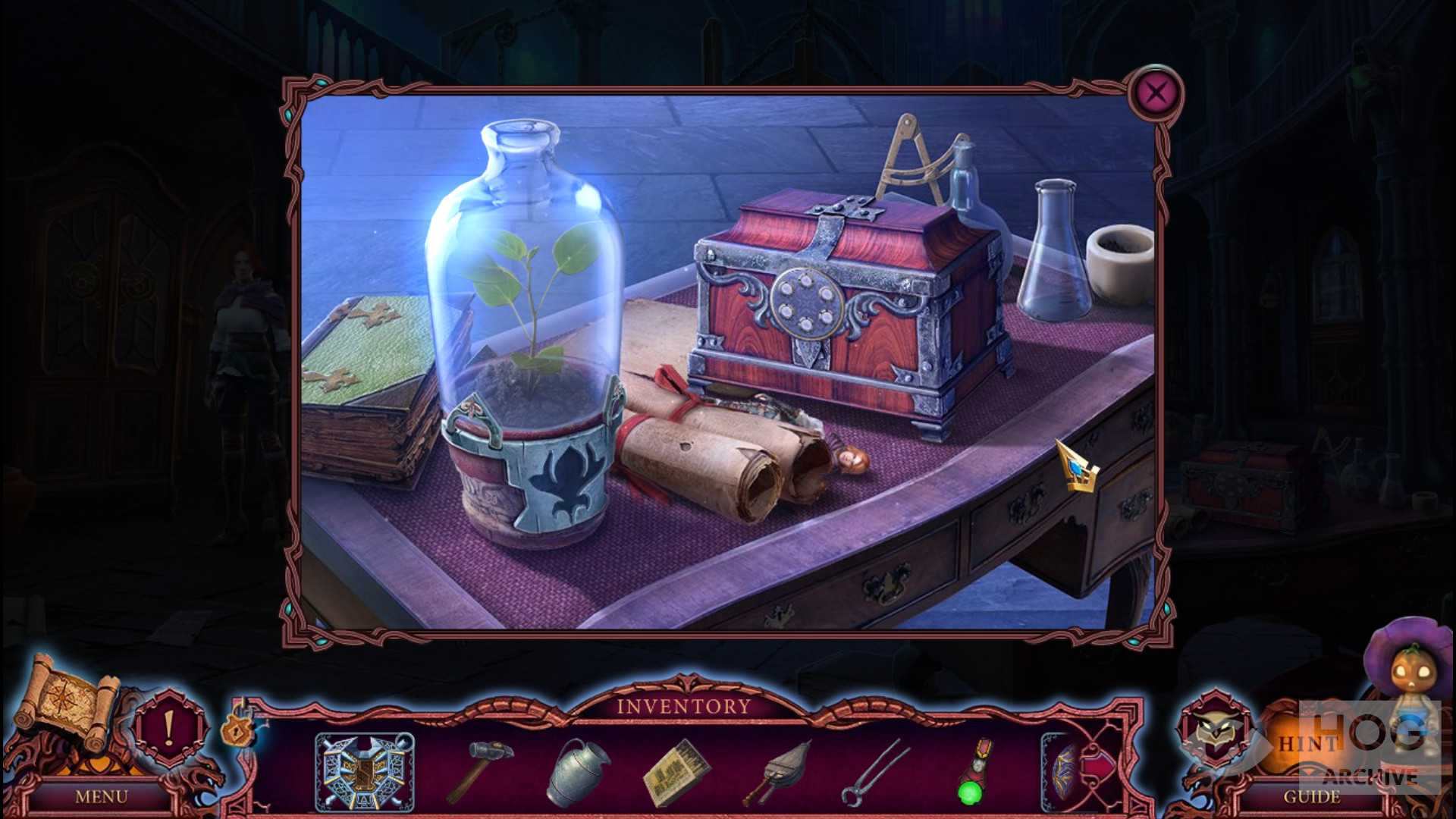Viewport: 1456px width, 819px height.
Task: Use the Hint button
Action: (x=1309, y=743)
